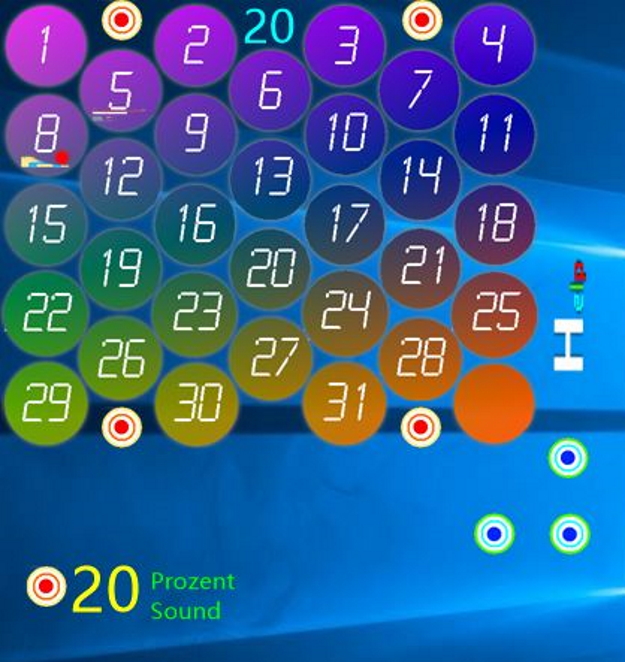Select level 25 bubble
The width and height of the screenshot is (625, 662).
pyautogui.click(x=493, y=314)
